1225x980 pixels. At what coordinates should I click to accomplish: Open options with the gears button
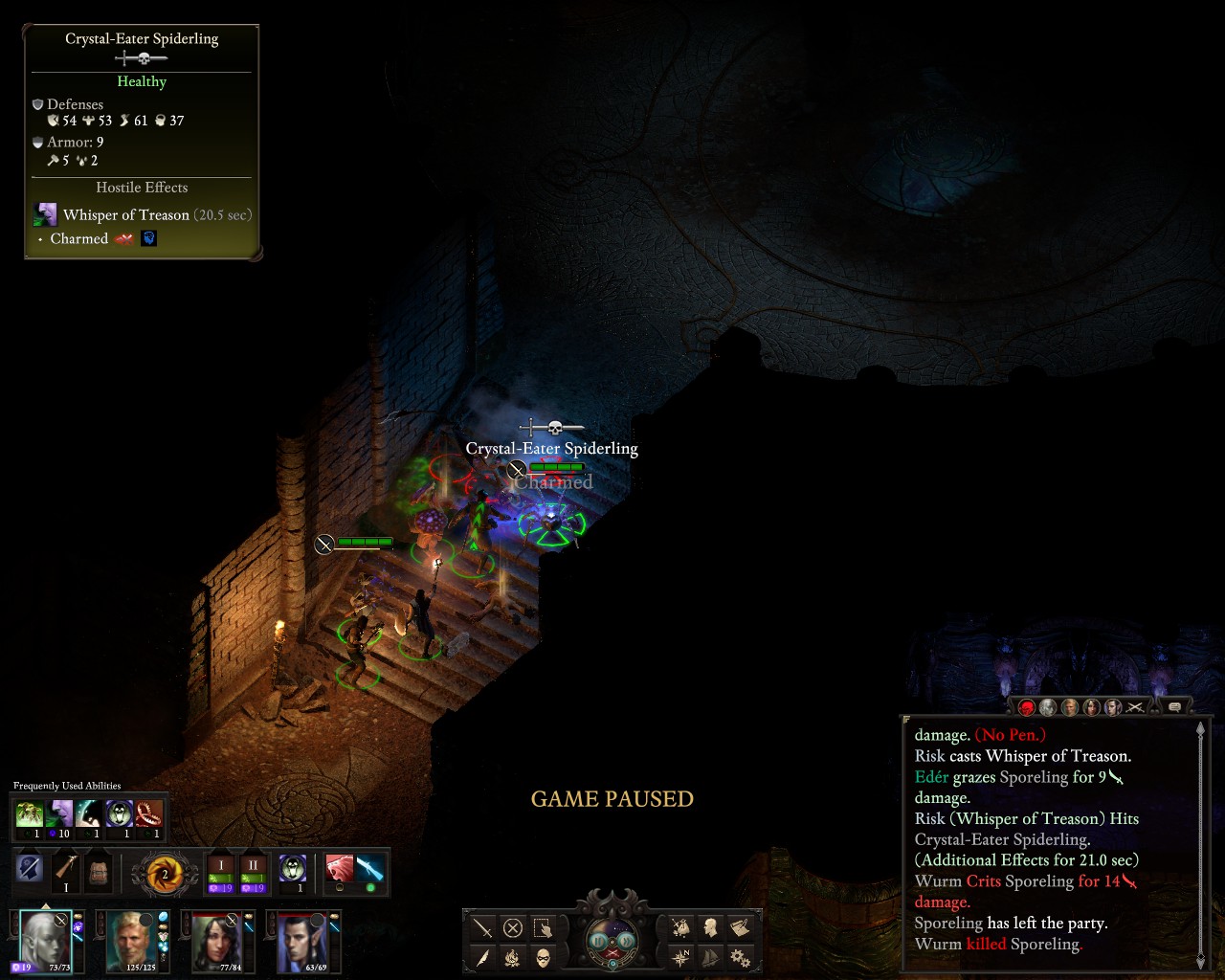pos(739,957)
